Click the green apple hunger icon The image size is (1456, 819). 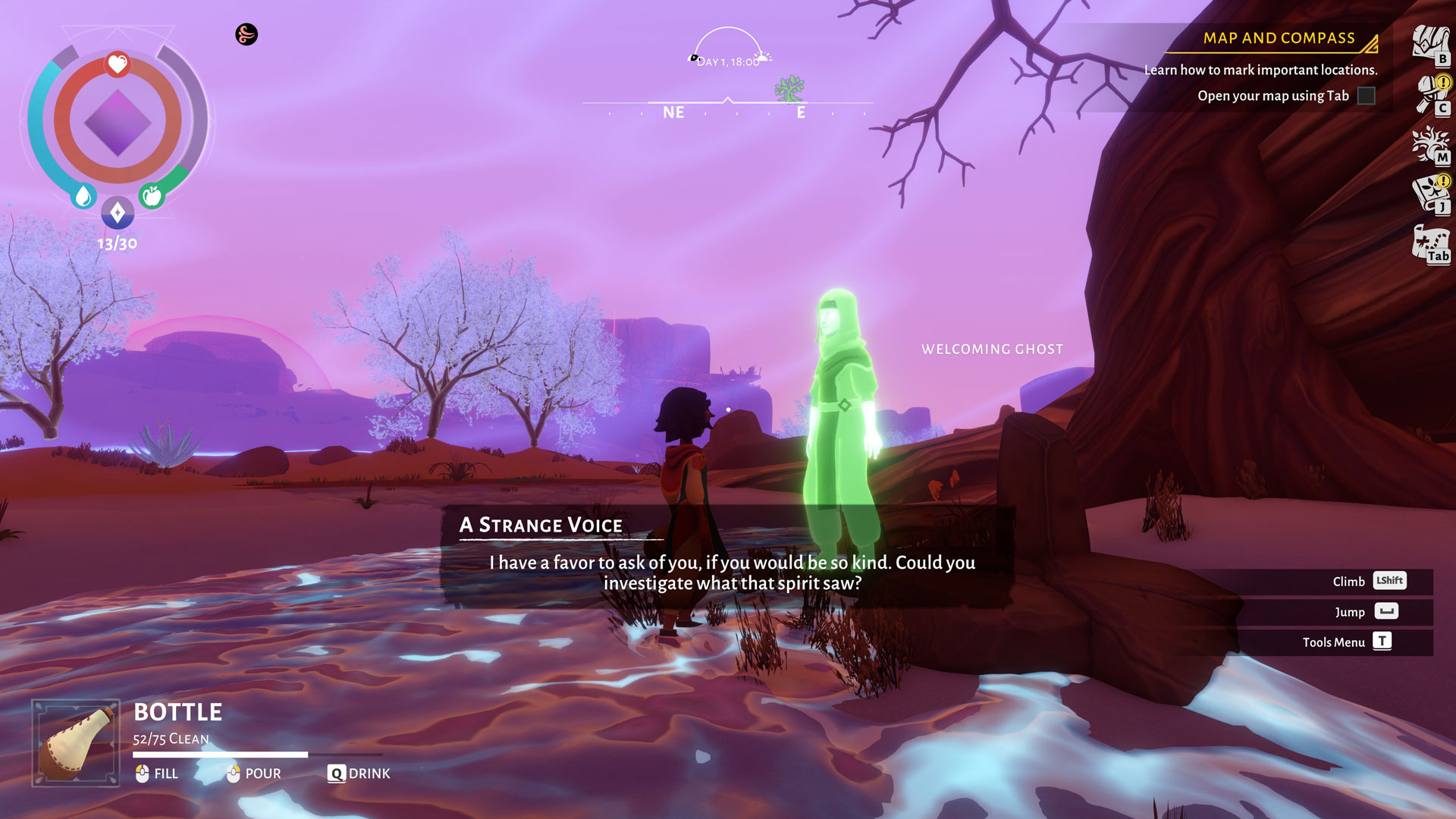152,196
